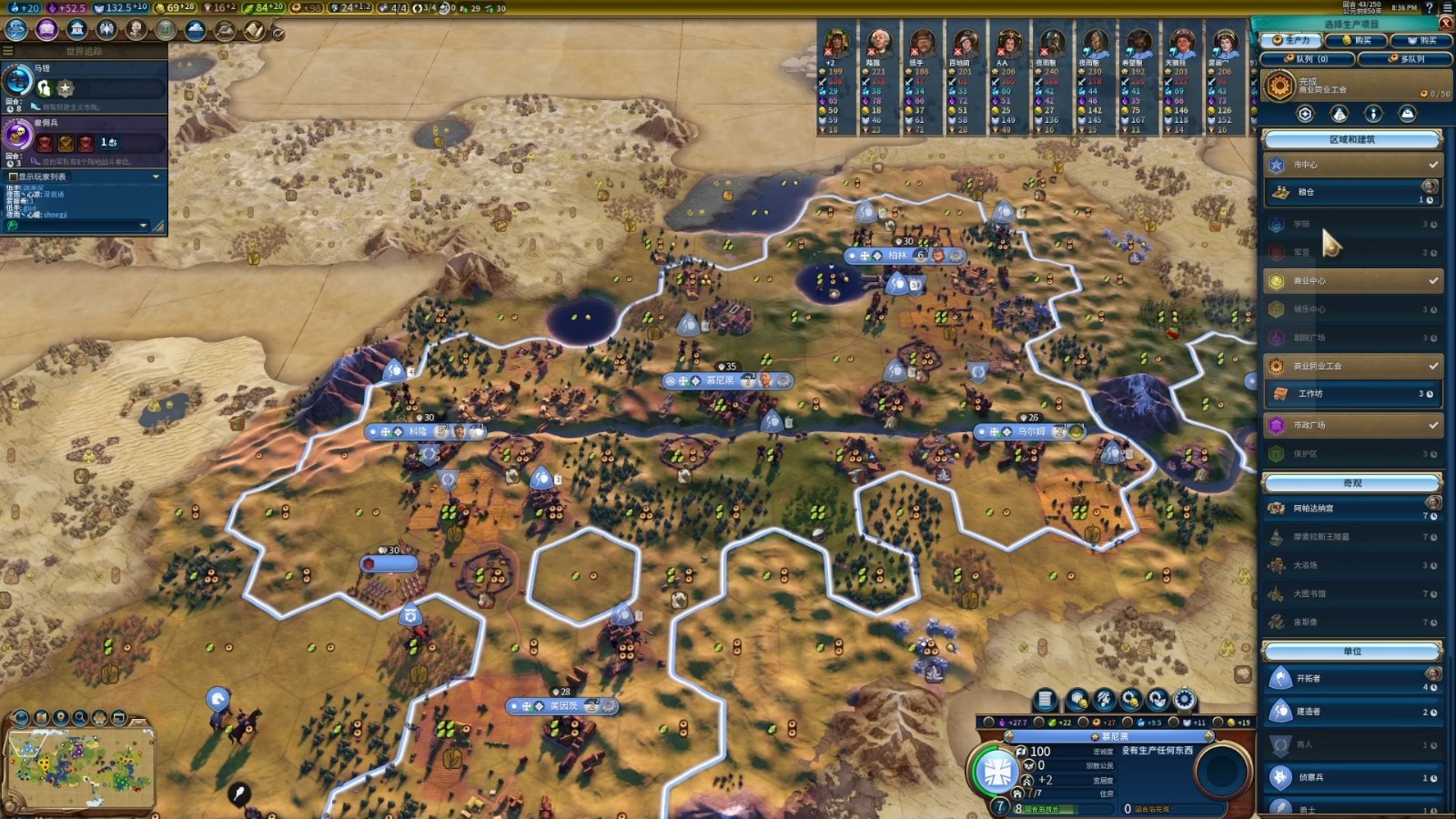1456x819 pixels.
Task: Close the production selection panel
Action: click(x=1445, y=24)
